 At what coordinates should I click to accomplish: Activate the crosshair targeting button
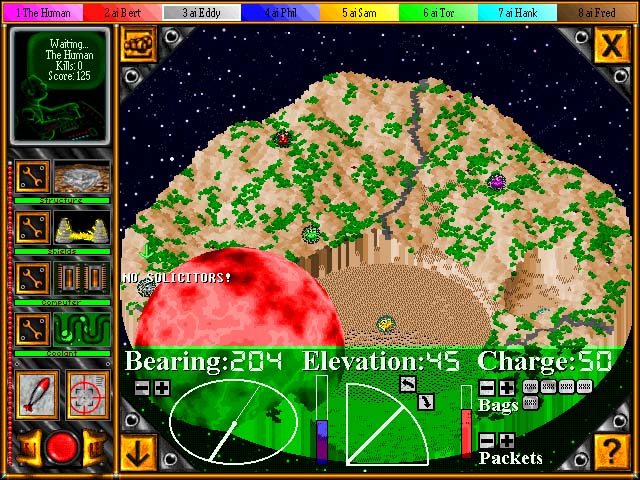tap(87, 398)
